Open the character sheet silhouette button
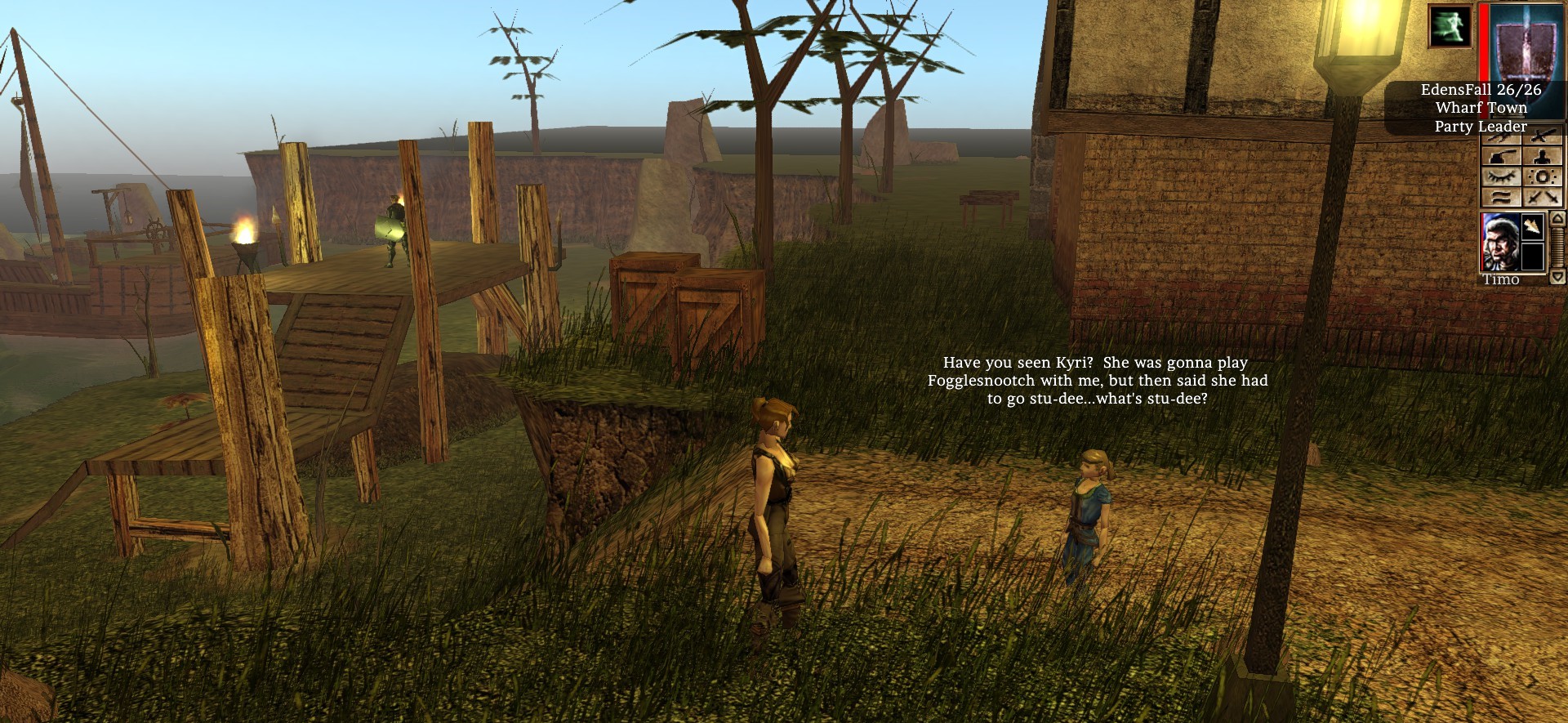1568x723 pixels. (1542, 157)
